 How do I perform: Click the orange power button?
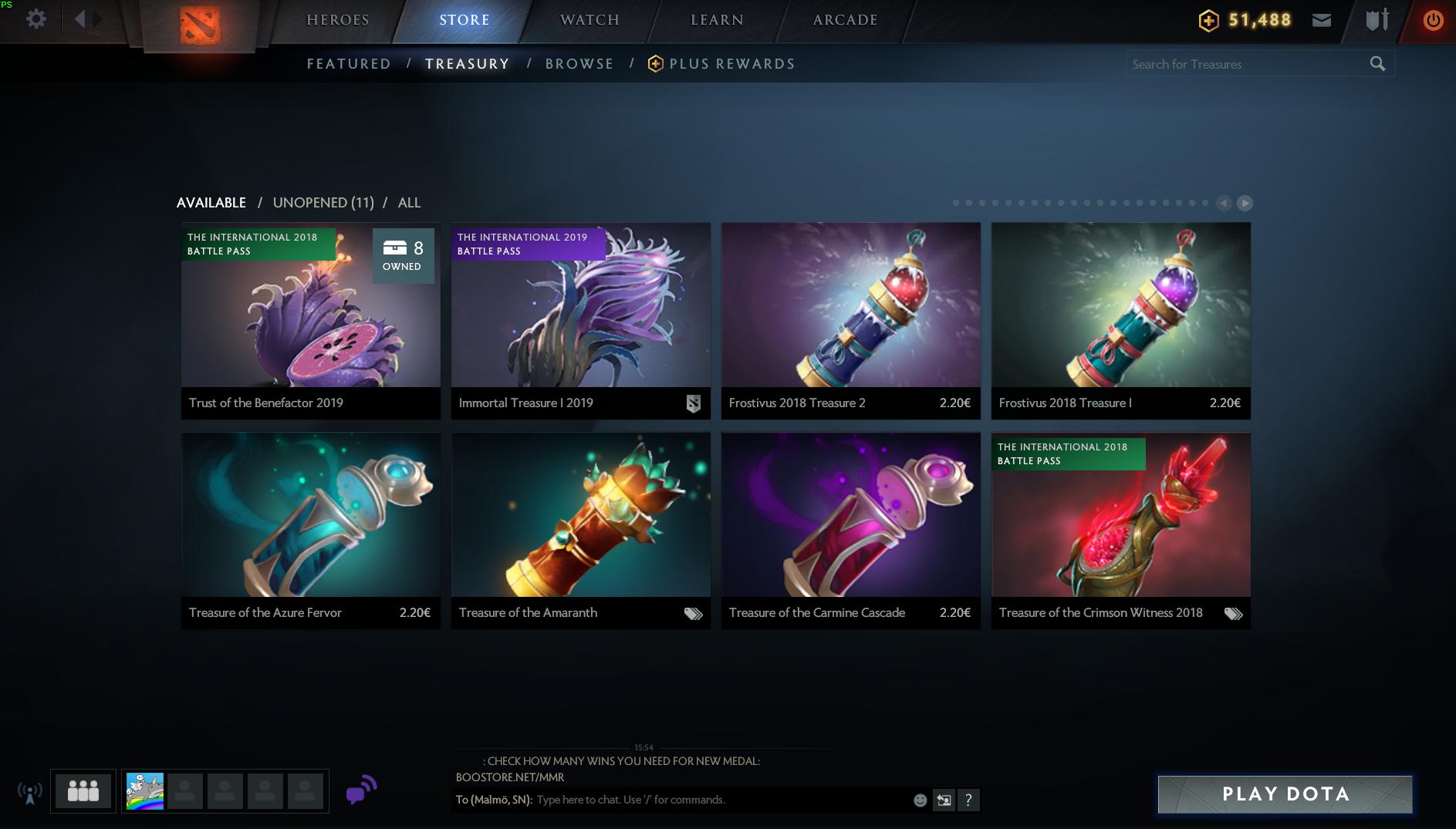1434,19
